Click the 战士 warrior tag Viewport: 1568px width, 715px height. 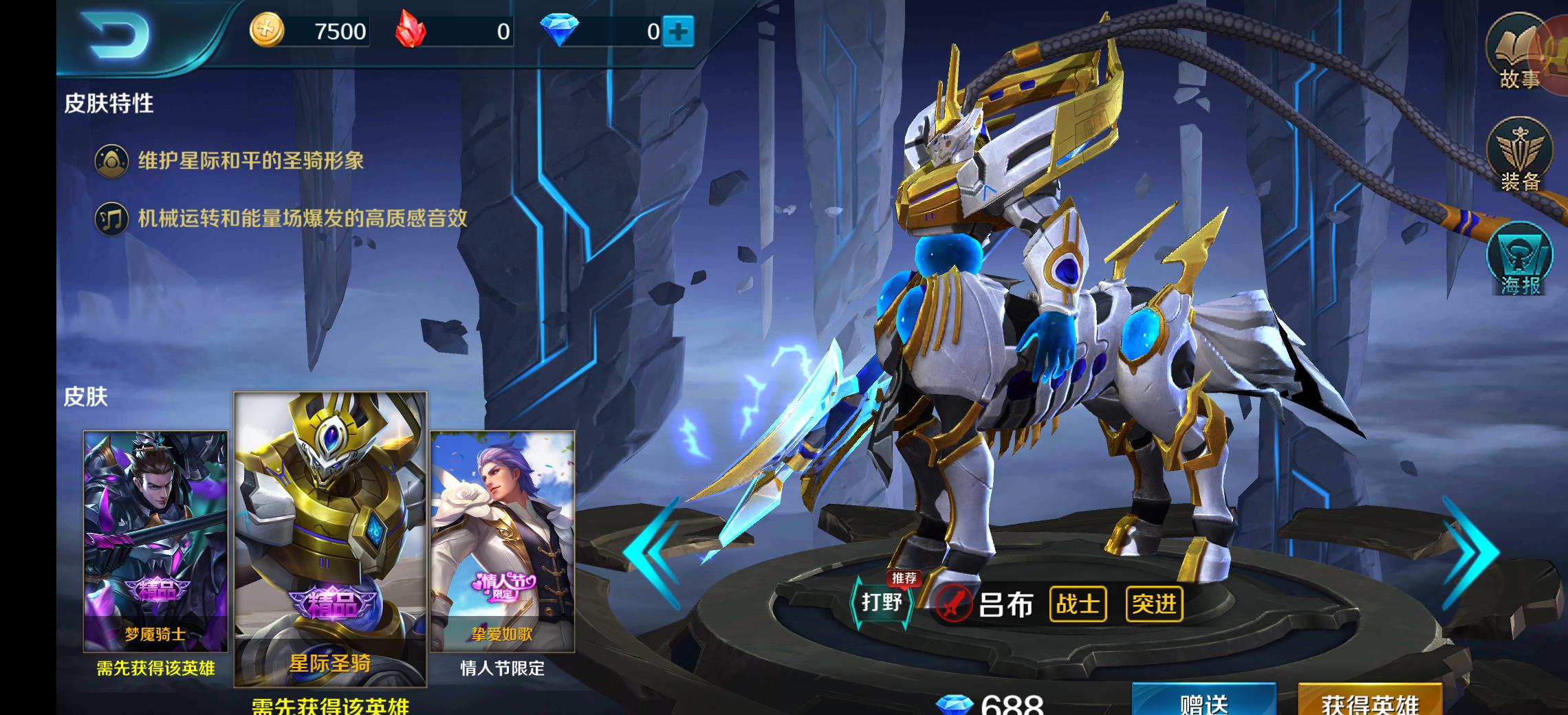(x=1078, y=604)
